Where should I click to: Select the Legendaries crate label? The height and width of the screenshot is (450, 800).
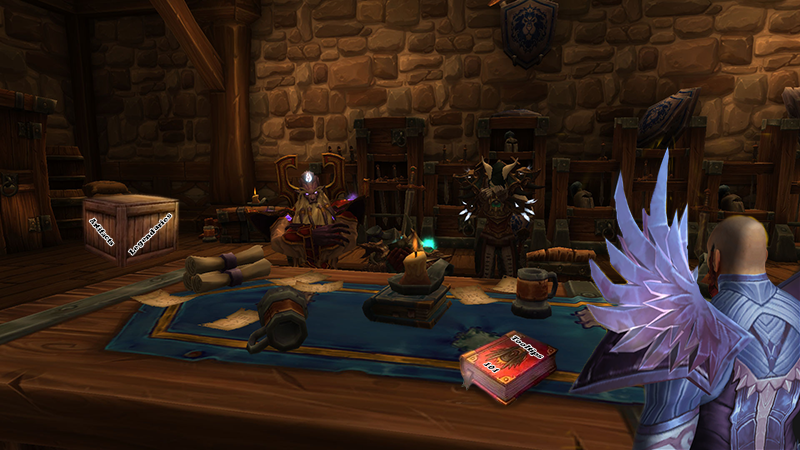coord(151,233)
